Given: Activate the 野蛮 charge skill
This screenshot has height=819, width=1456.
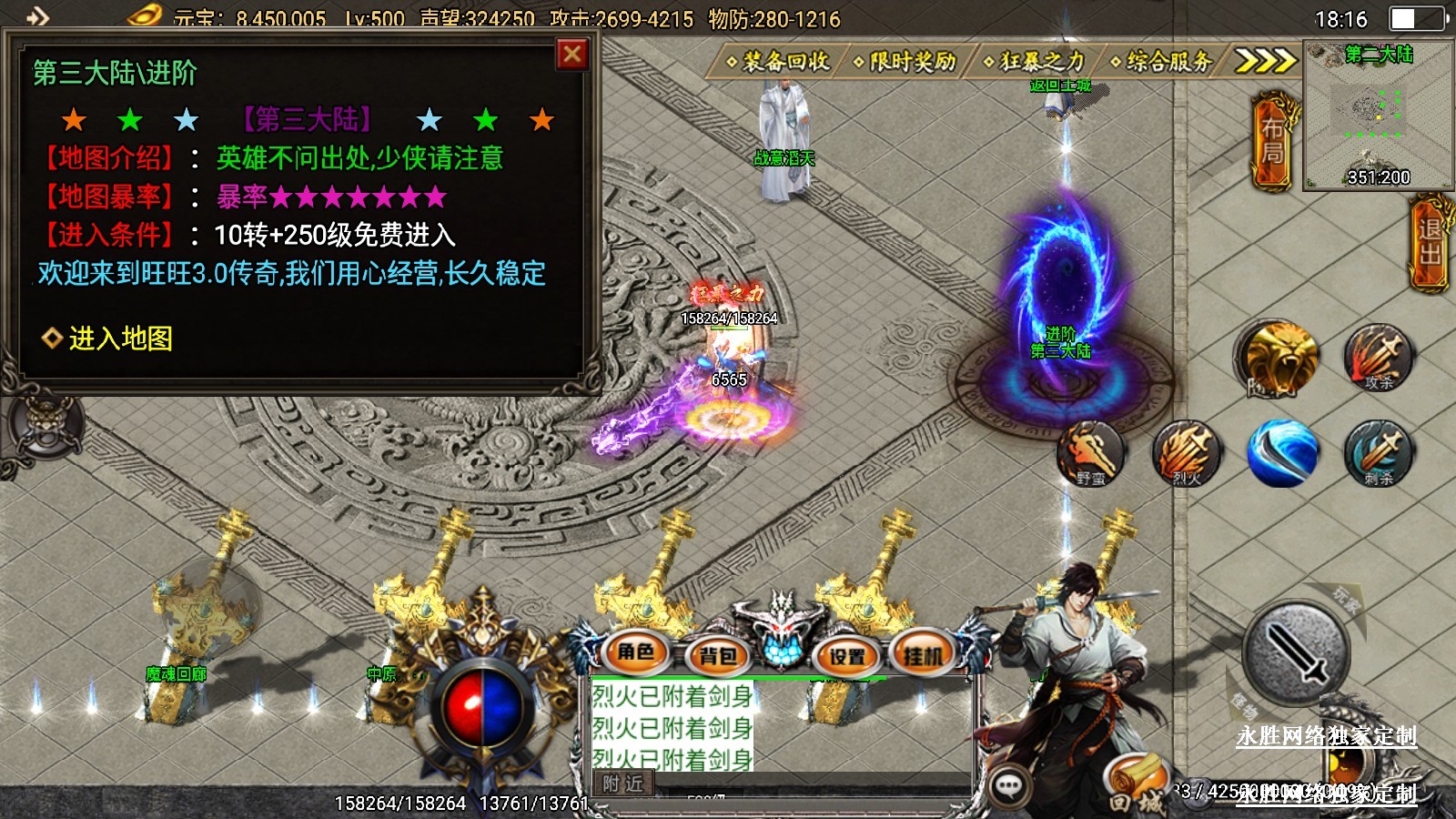Looking at the screenshot, I should 1091,453.
